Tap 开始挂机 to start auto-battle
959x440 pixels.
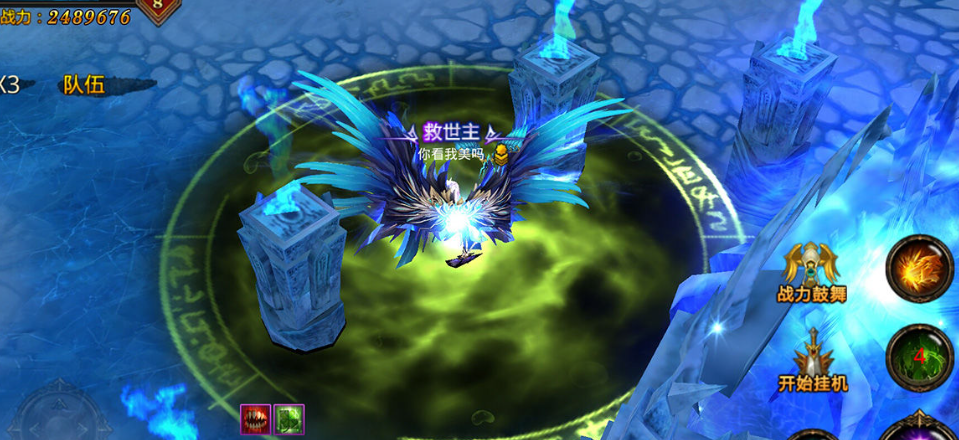[x=812, y=360]
